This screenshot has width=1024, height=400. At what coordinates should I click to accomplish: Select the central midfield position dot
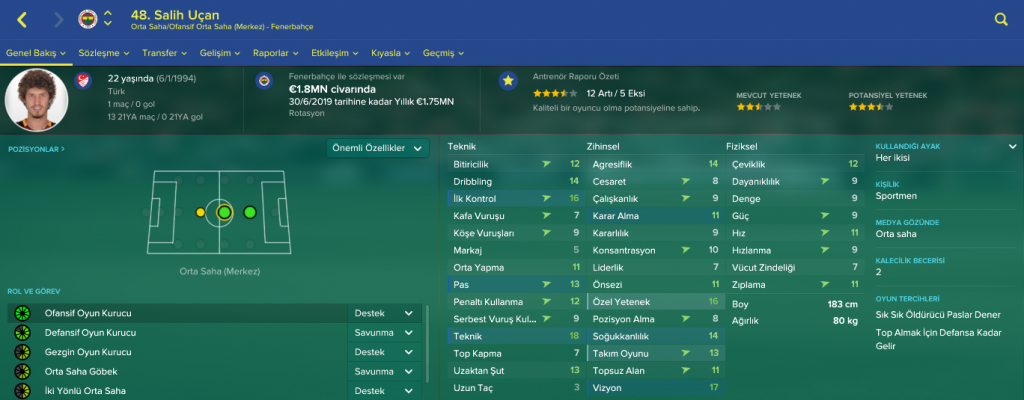(x=224, y=212)
